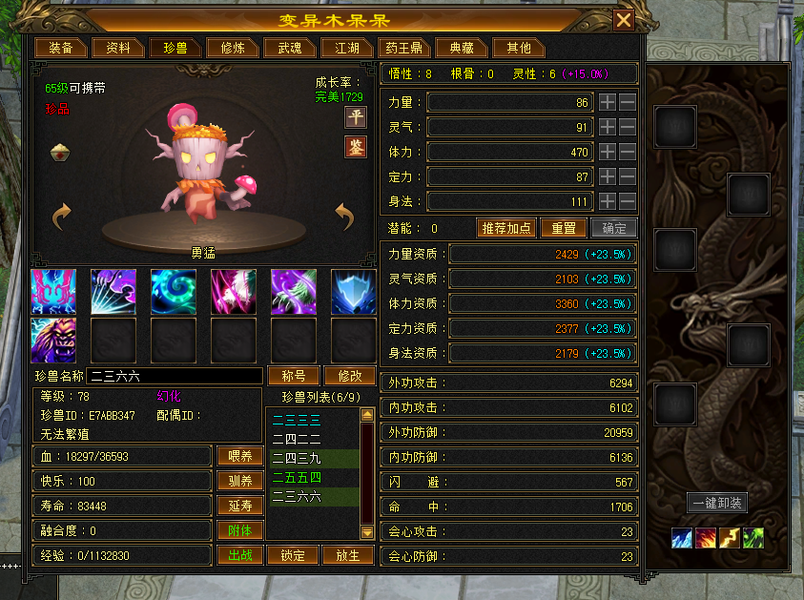Lock the pet using 锁定

point(293,555)
